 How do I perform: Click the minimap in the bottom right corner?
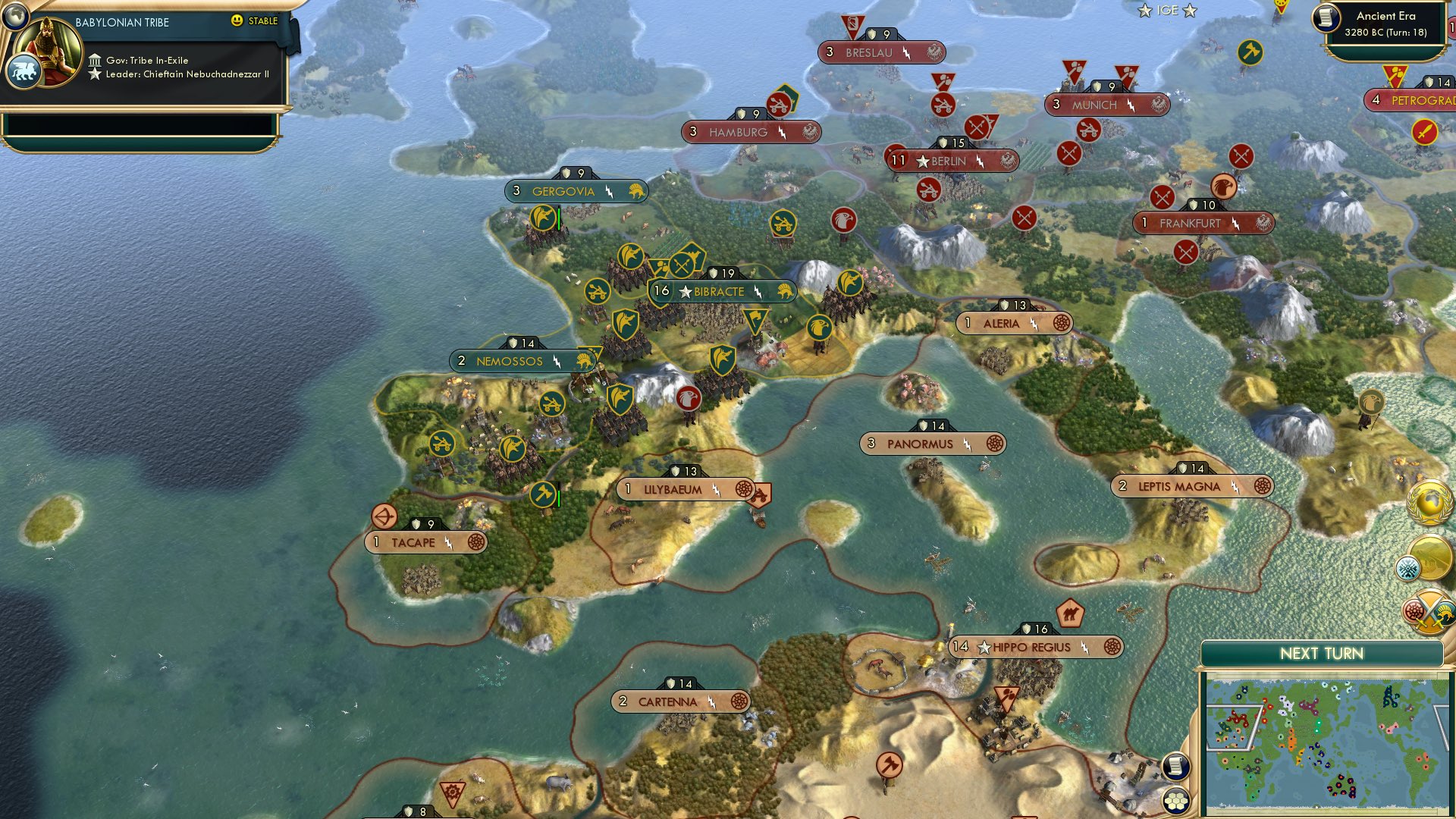point(1331,739)
